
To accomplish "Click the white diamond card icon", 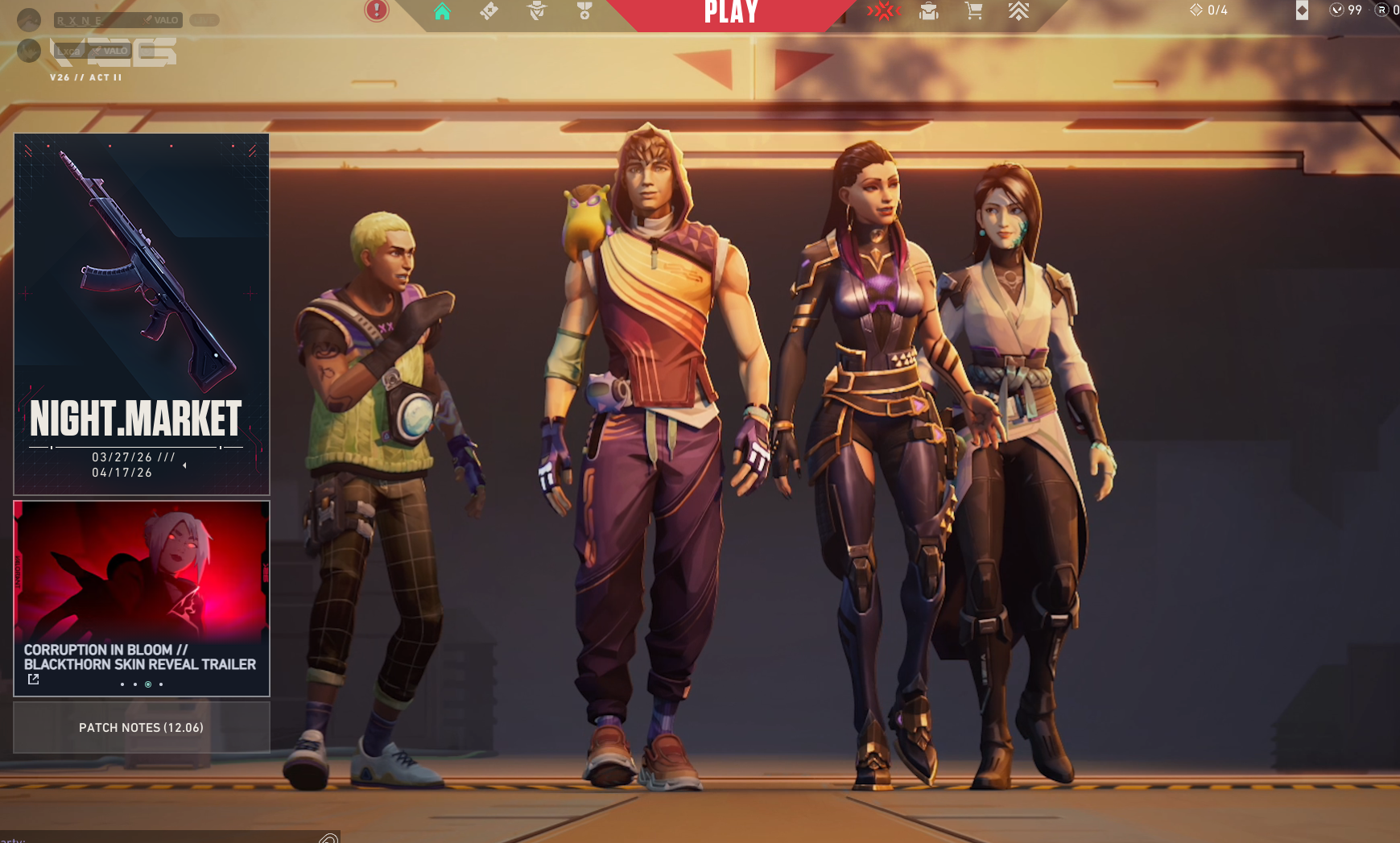I will point(1302,10).
